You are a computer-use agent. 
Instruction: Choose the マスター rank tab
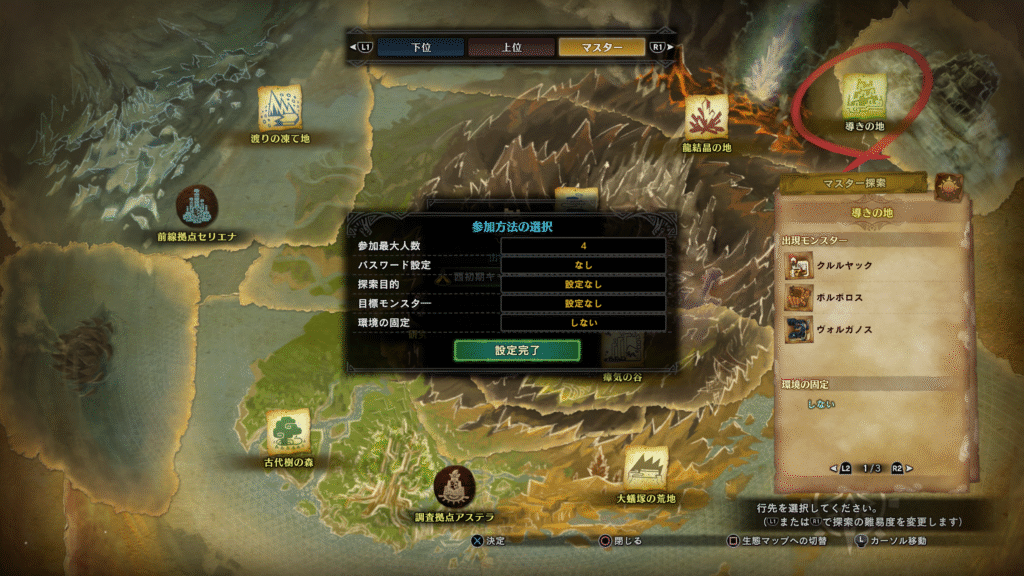coord(602,47)
